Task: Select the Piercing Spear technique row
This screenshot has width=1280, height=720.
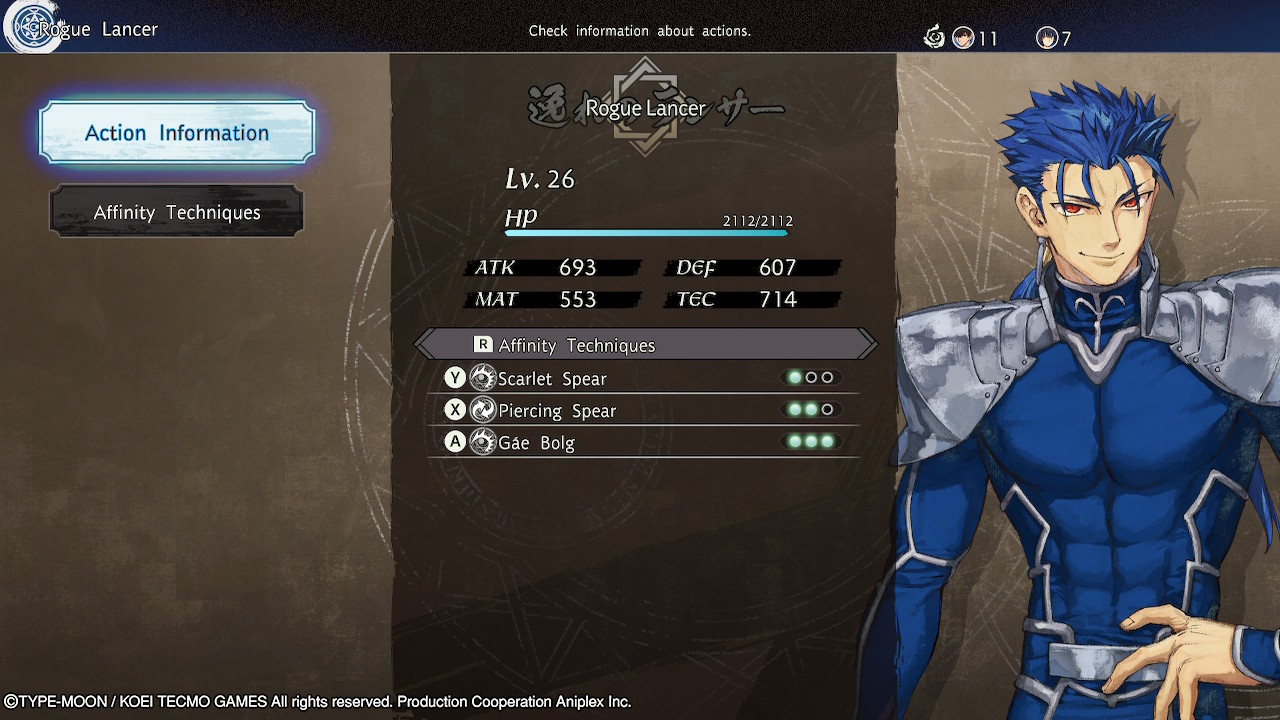Action: click(x=643, y=410)
